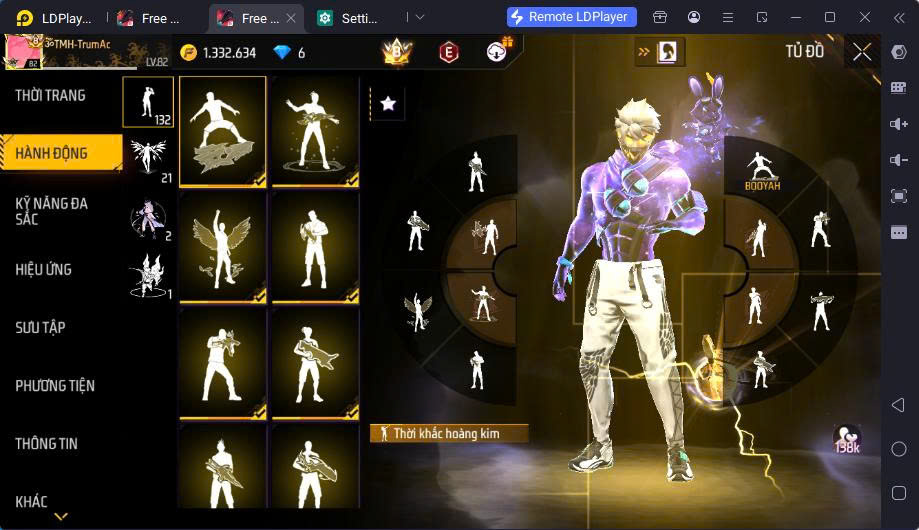Select the emote sub-tab showing 132
The image size is (919, 530).
click(x=148, y=103)
